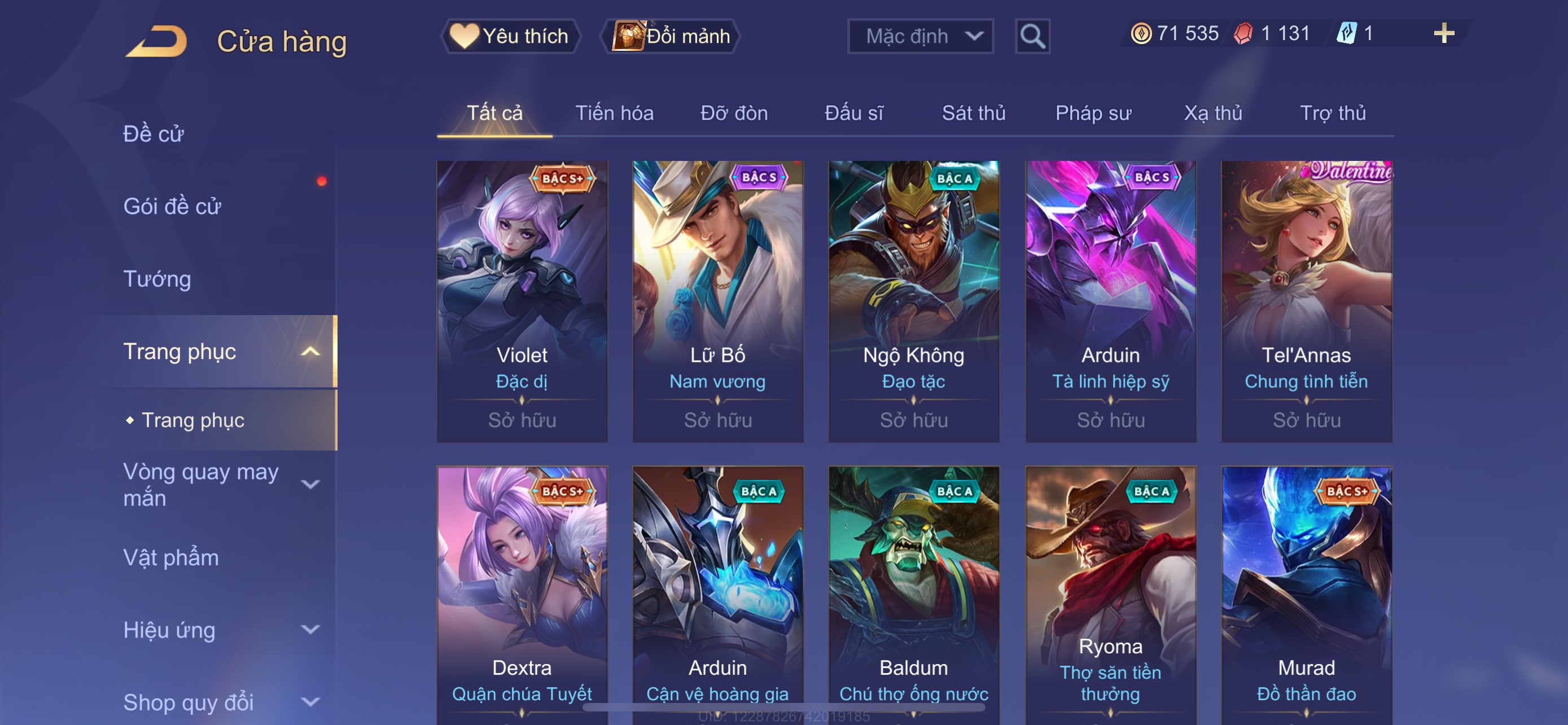
Task: Select the Violet Đặc dị skin card
Action: [522, 301]
